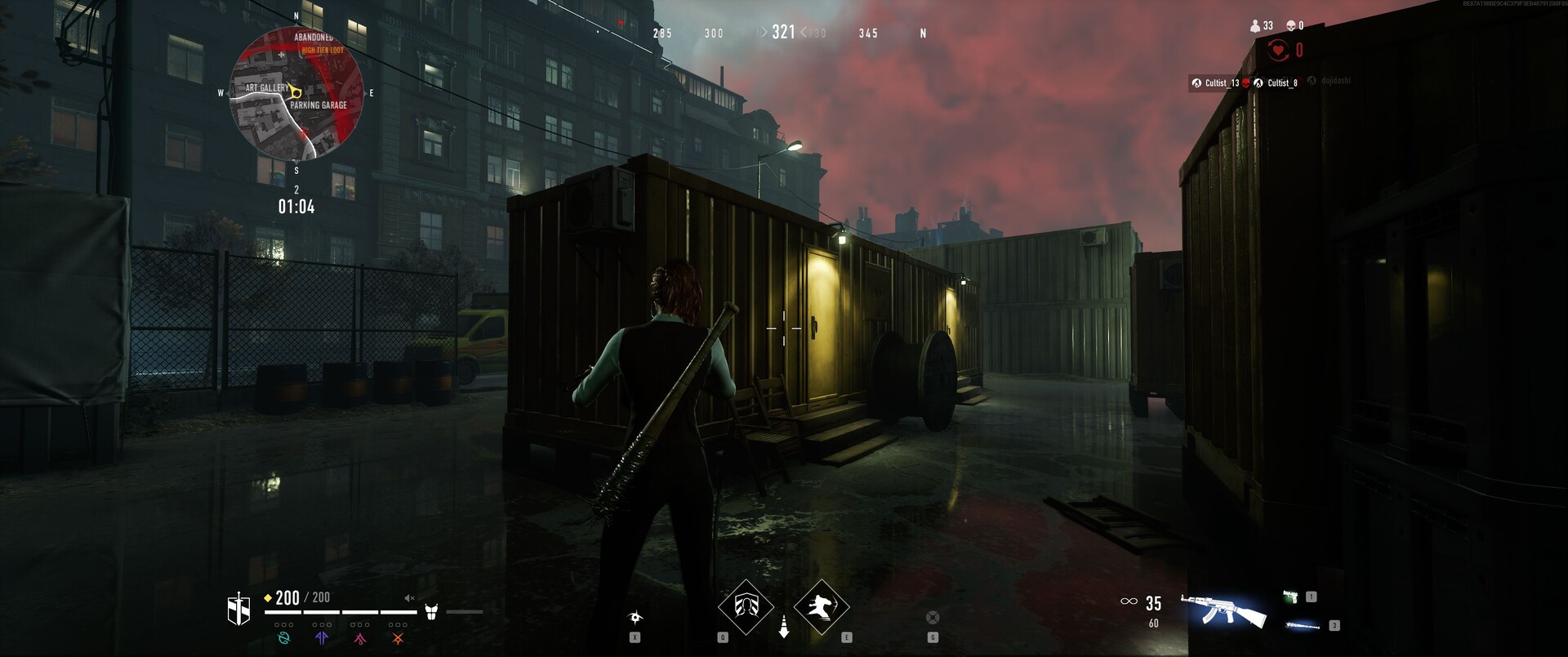1568x657 pixels.
Task: Select the Parking Garage label on minimap
Action: click(x=318, y=105)
